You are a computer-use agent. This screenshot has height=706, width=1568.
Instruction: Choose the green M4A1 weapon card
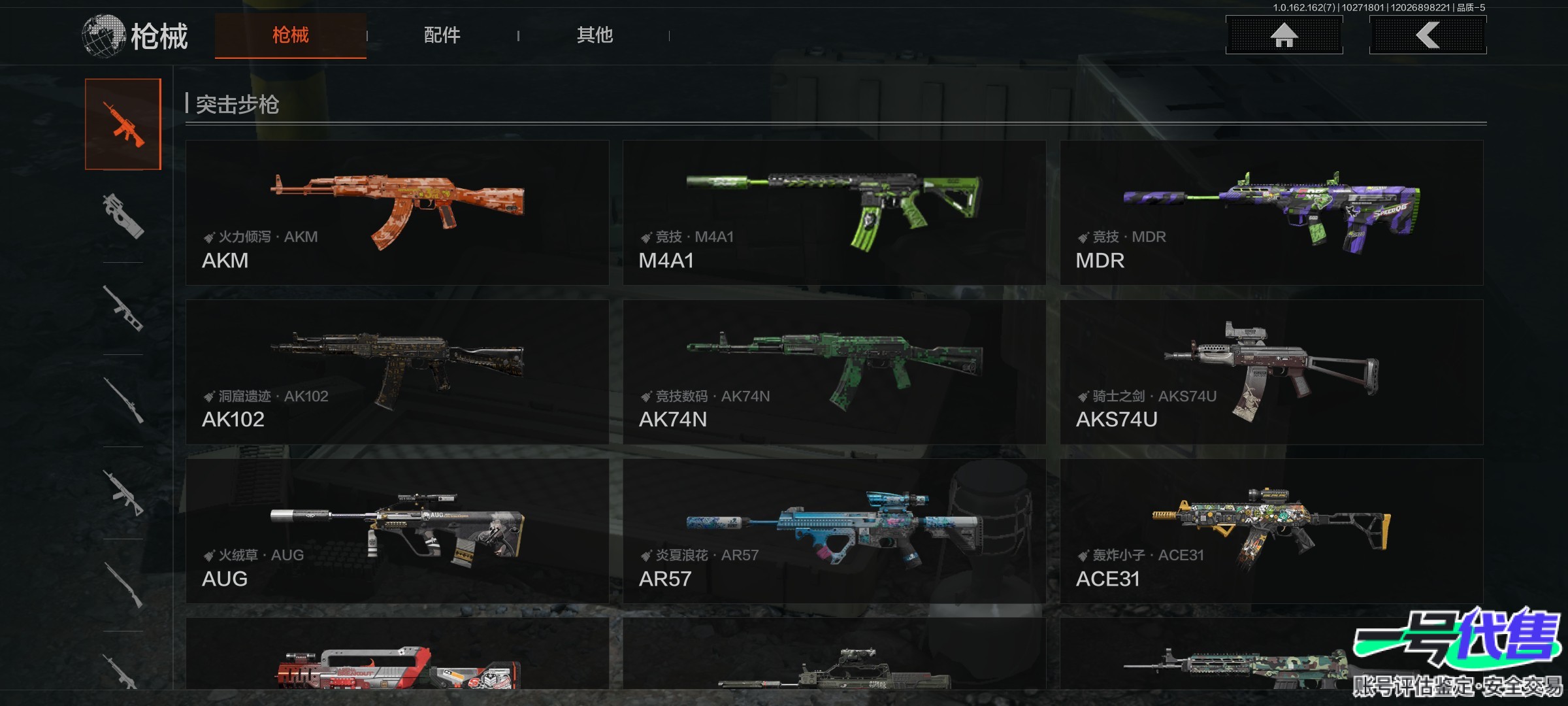(834, 212)
